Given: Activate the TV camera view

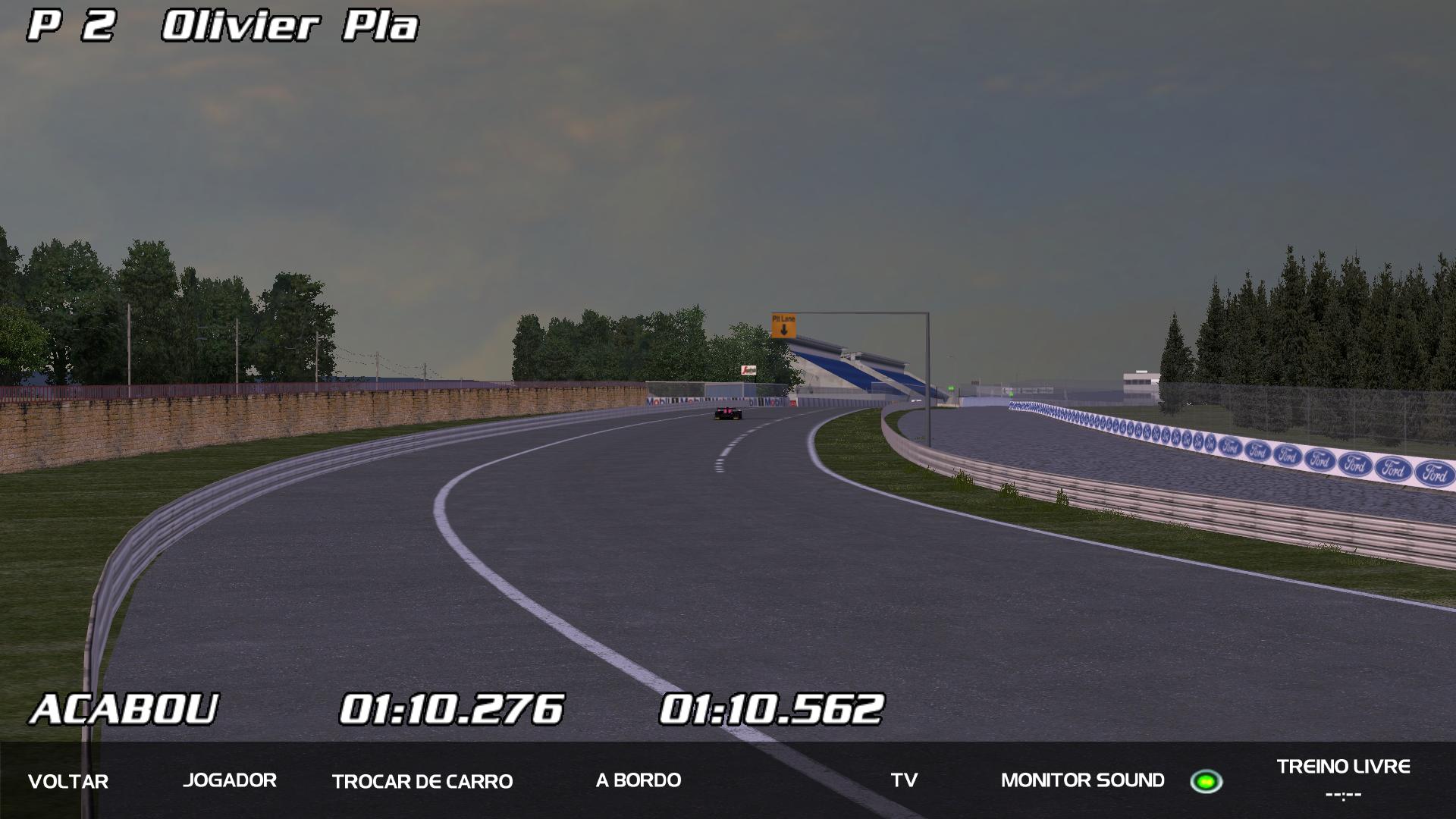Looking at the screenshot, I should tap(904, 780).
